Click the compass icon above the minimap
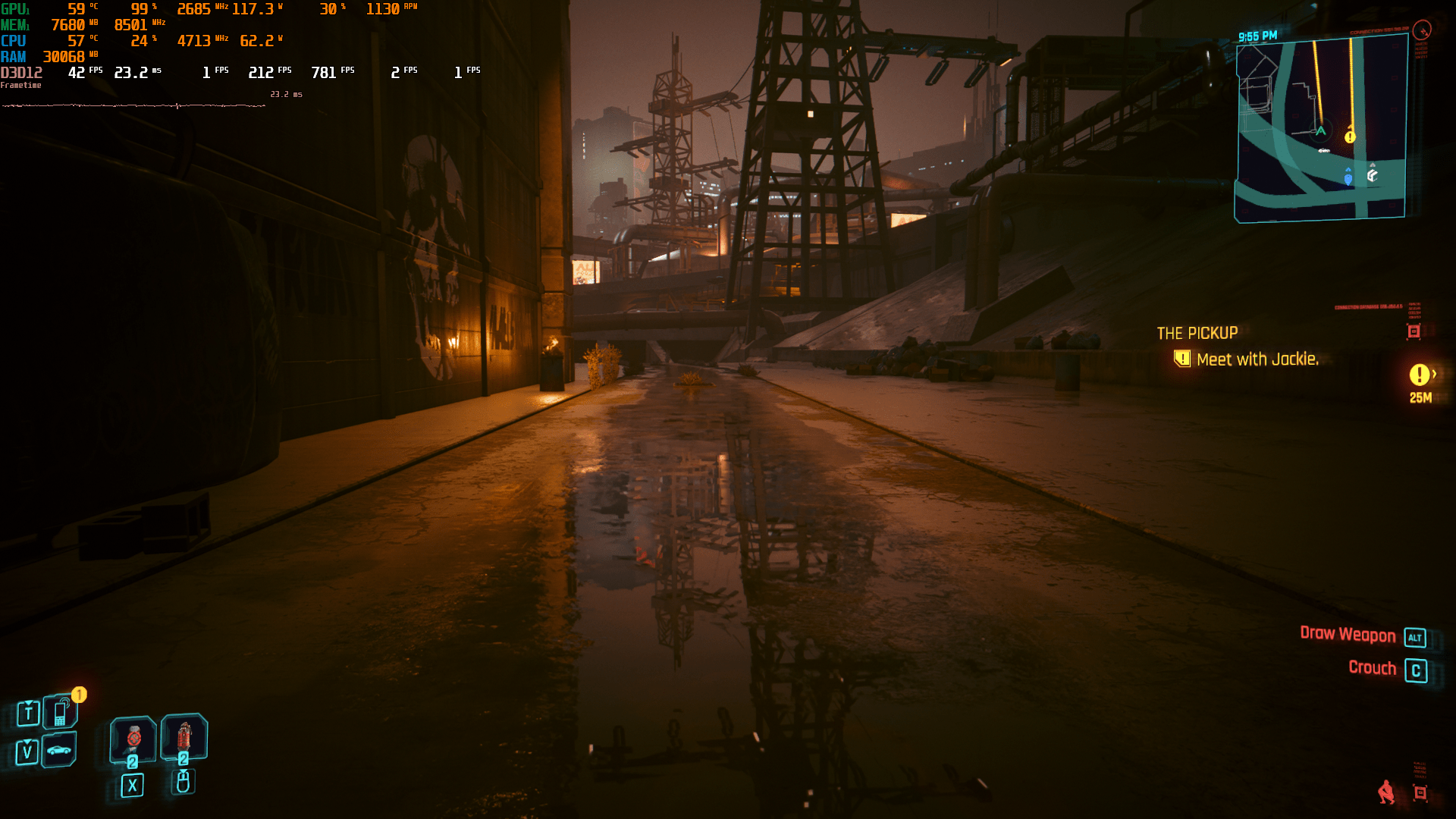 [x=1422, y=30]
